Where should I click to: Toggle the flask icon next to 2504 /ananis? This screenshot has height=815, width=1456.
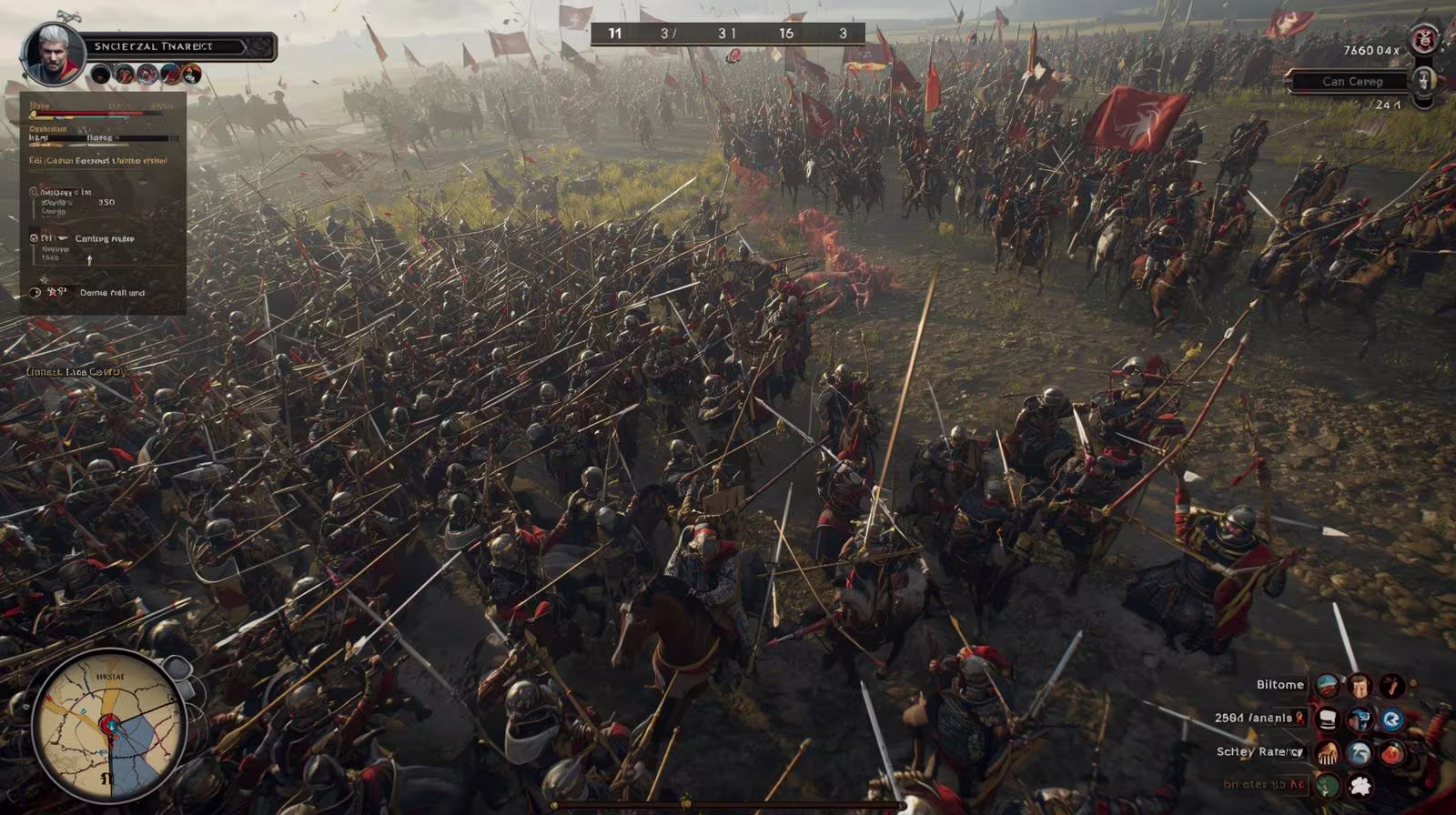click(x=1300, y=718)
